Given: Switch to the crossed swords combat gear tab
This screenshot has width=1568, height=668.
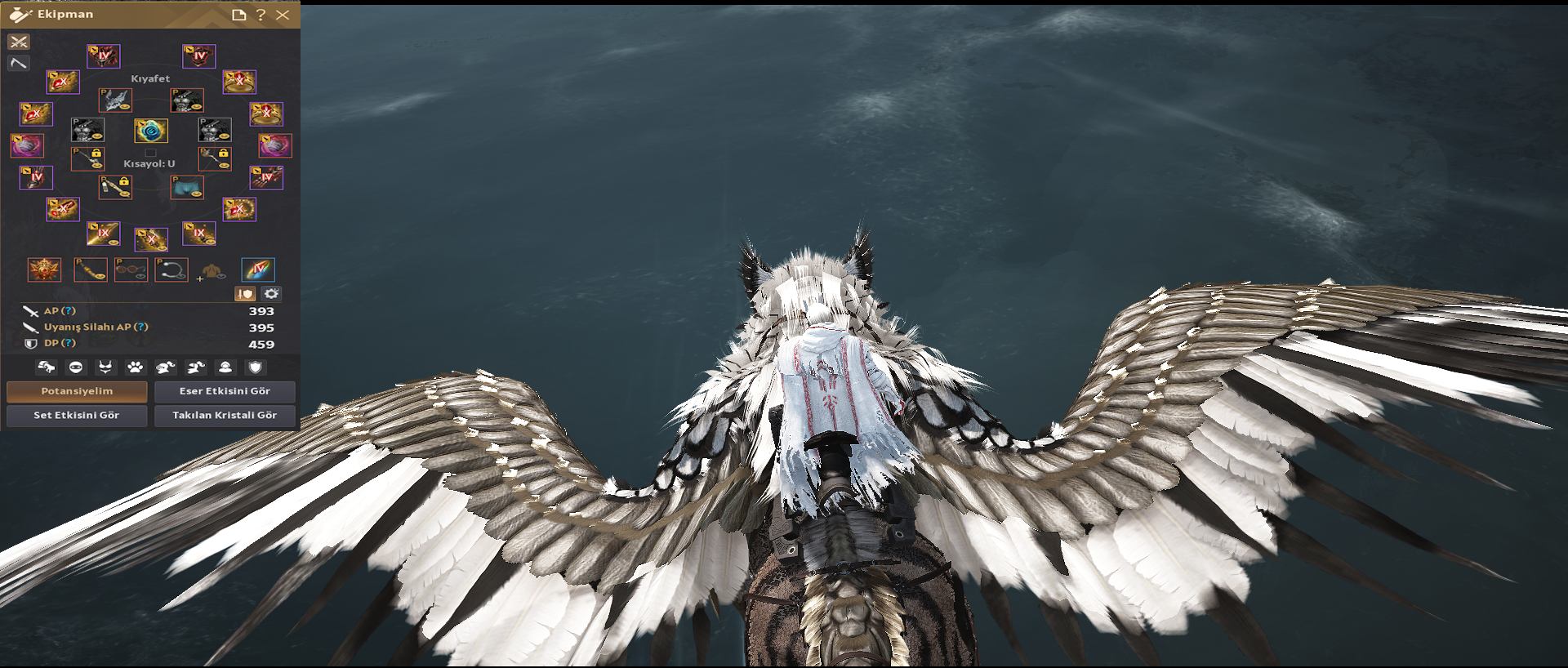Looking at the screenshot, I should coord(19,42).
